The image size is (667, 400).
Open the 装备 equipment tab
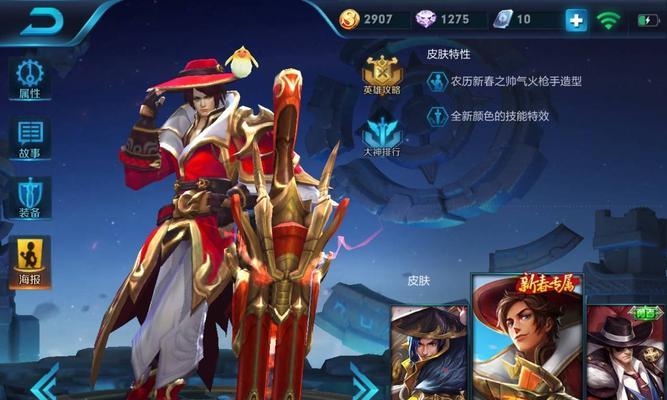tap(29, 197)
